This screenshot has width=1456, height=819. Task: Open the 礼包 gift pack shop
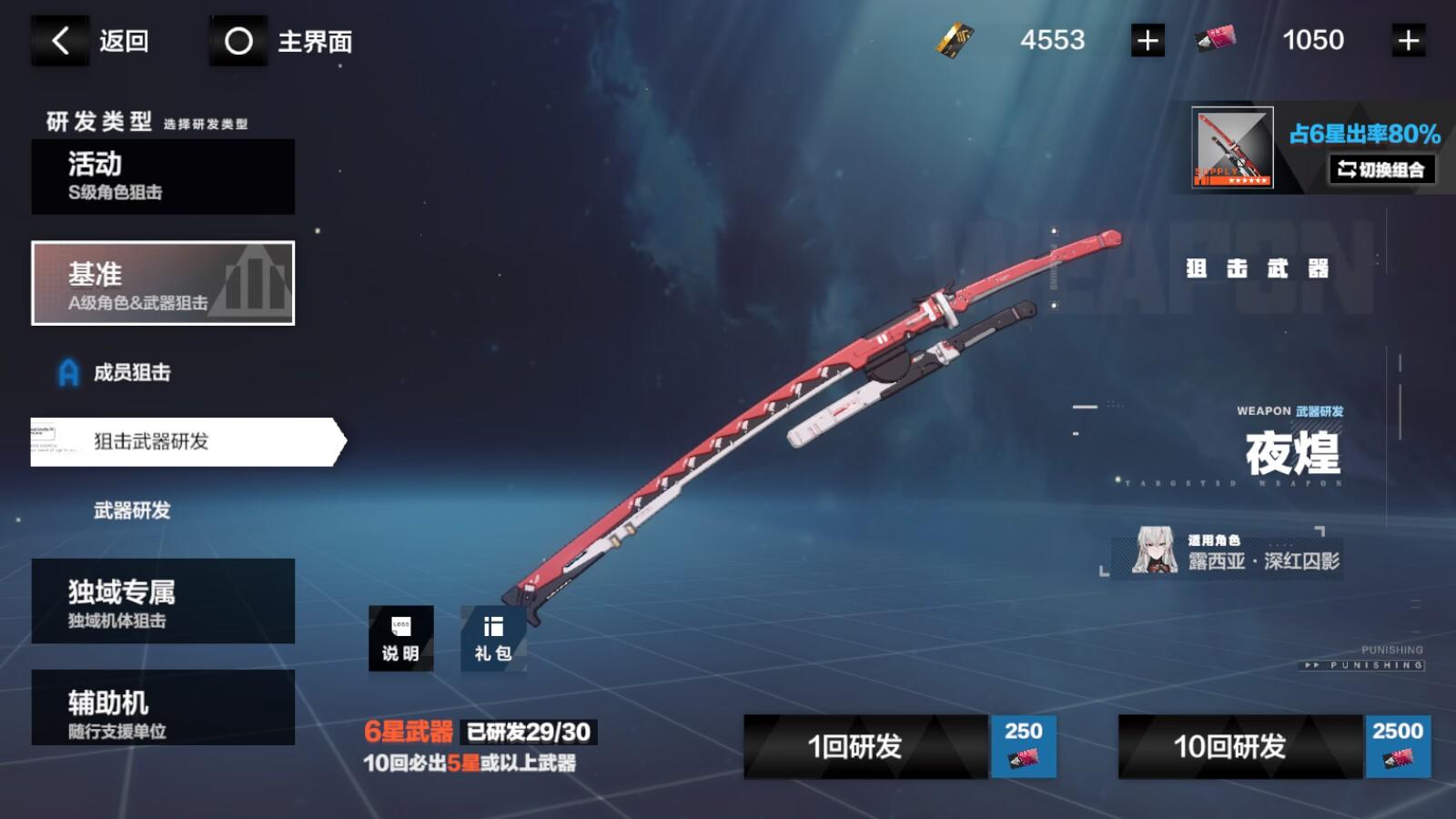point(492,639)
